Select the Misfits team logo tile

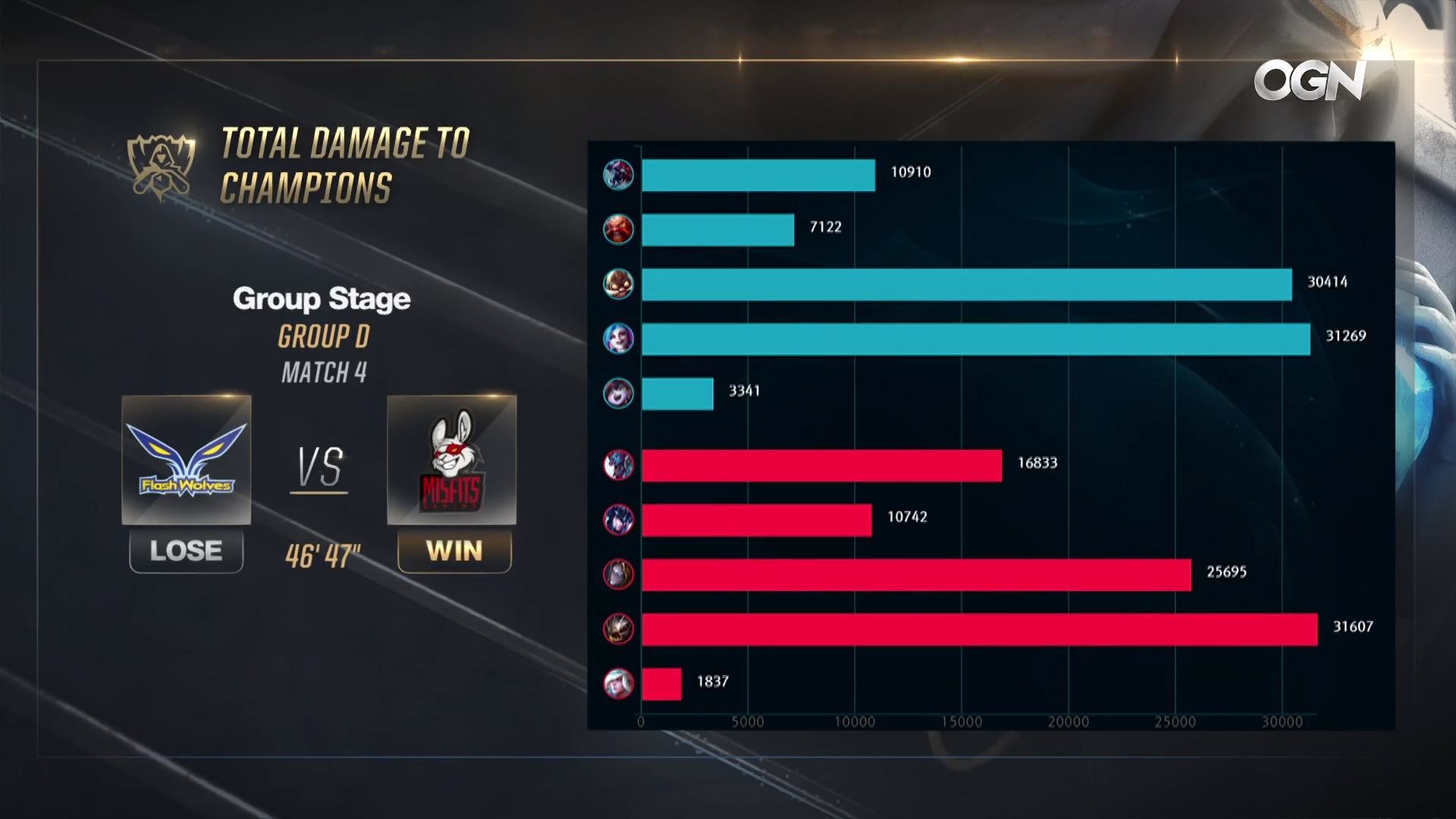452,460
